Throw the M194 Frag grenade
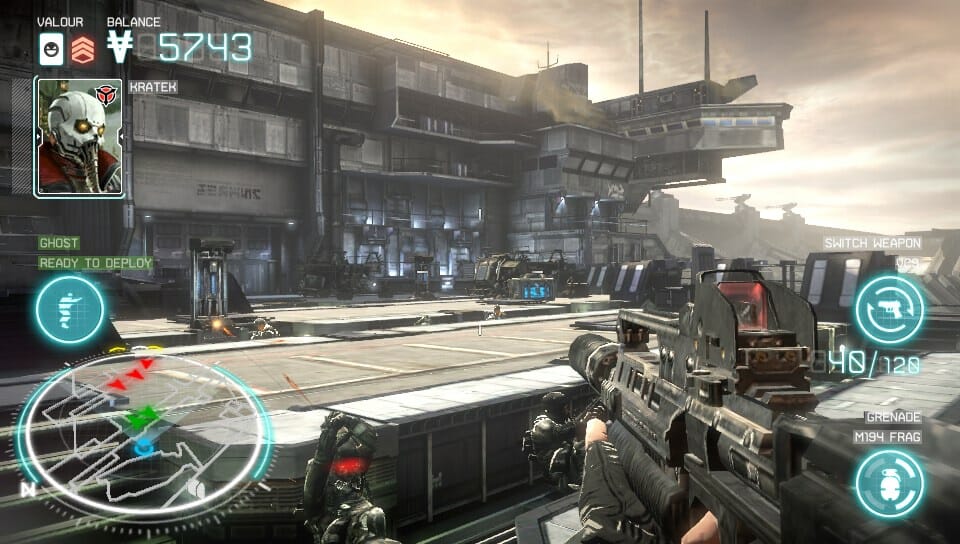The height and width of the screenshot is (544, 960). 889,483
